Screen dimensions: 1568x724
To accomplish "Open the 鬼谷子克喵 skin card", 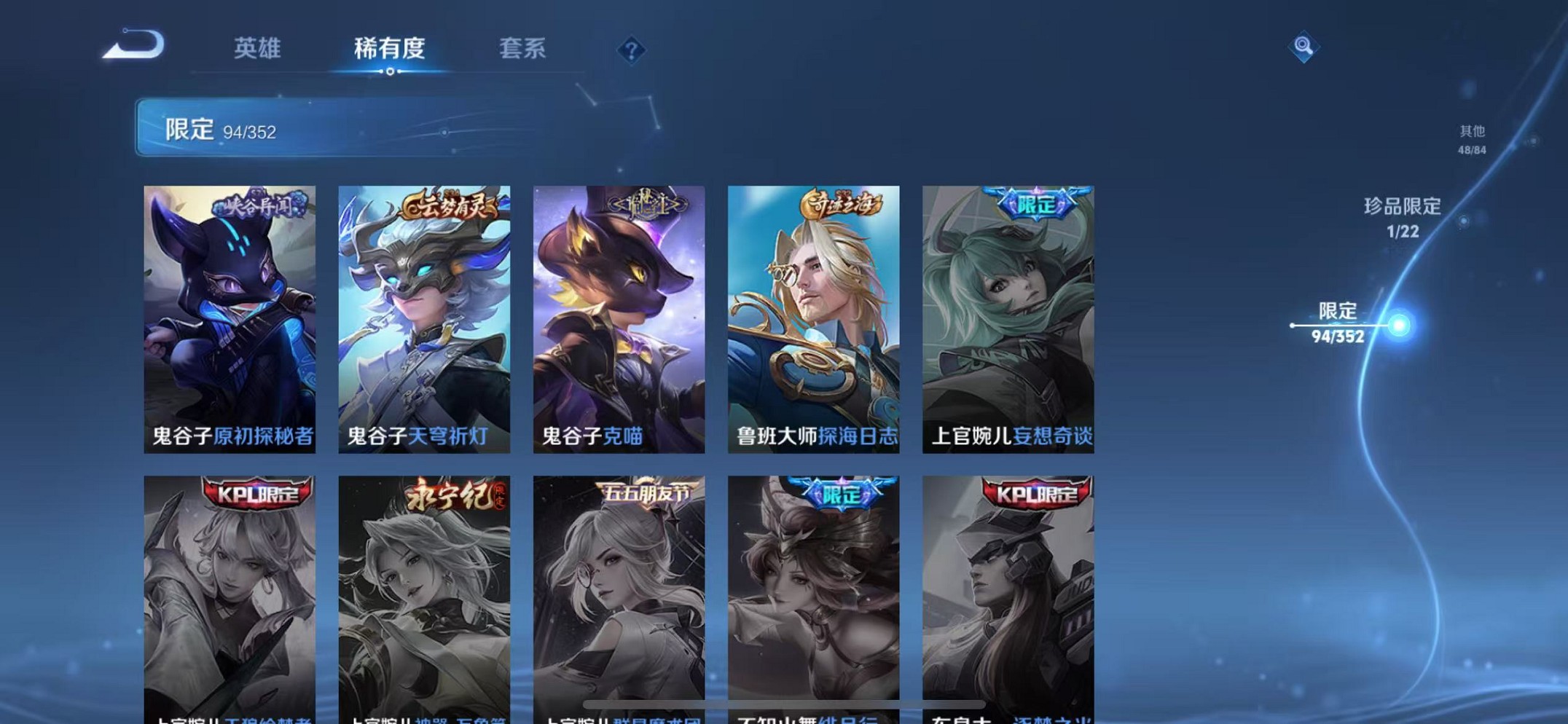I will (x=619, y=313).
